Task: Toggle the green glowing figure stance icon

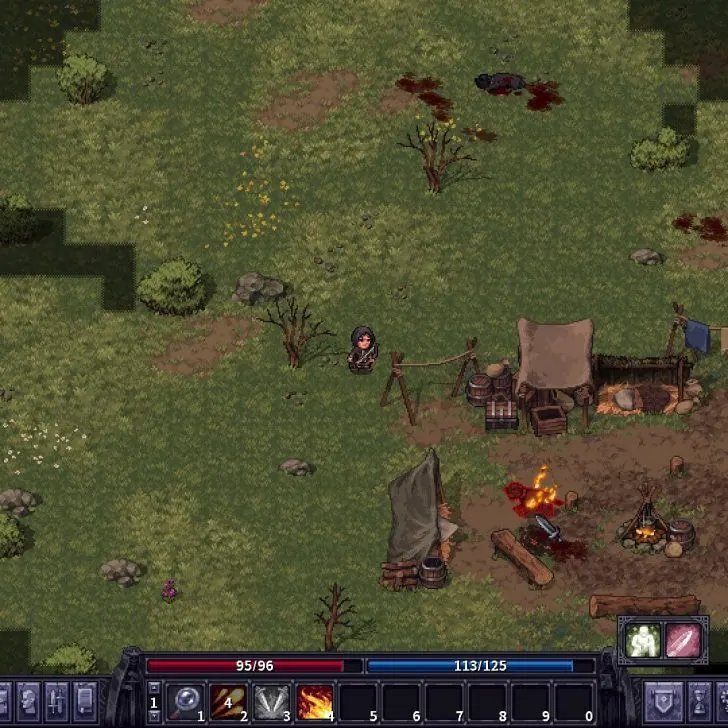Action: point(642,640)
